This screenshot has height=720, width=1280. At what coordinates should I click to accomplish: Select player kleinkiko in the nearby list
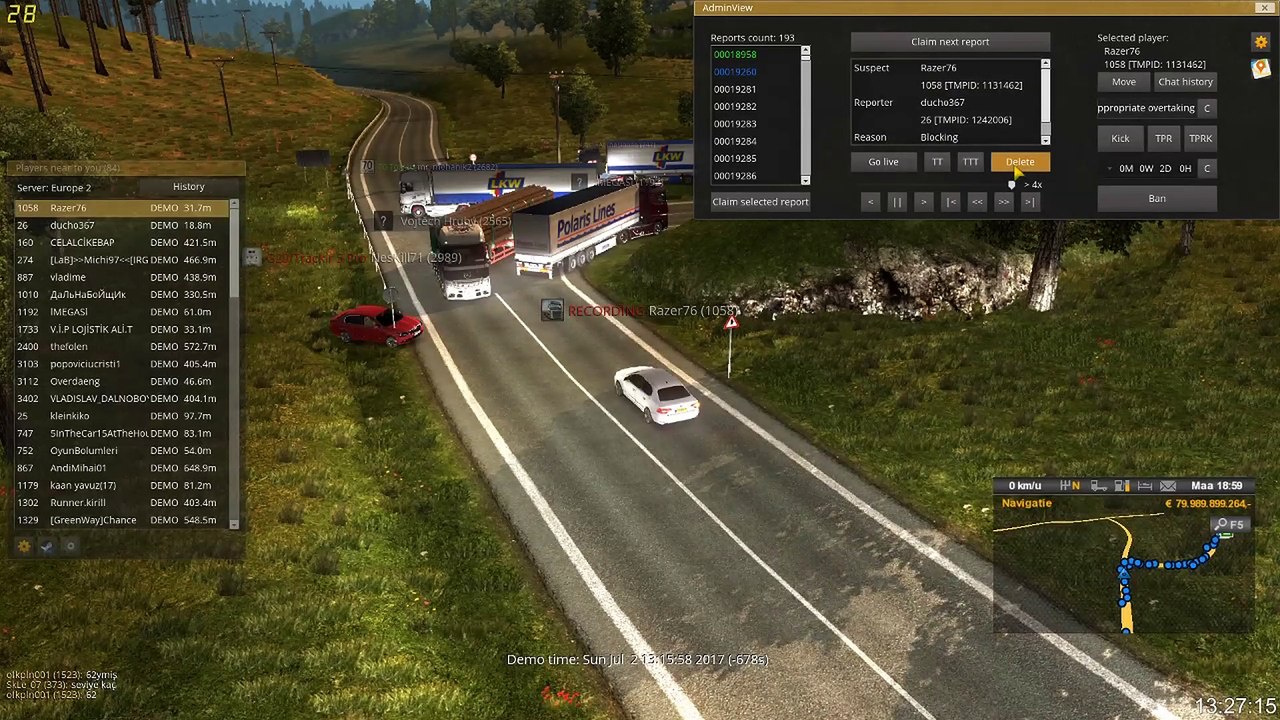pos(70,416)
